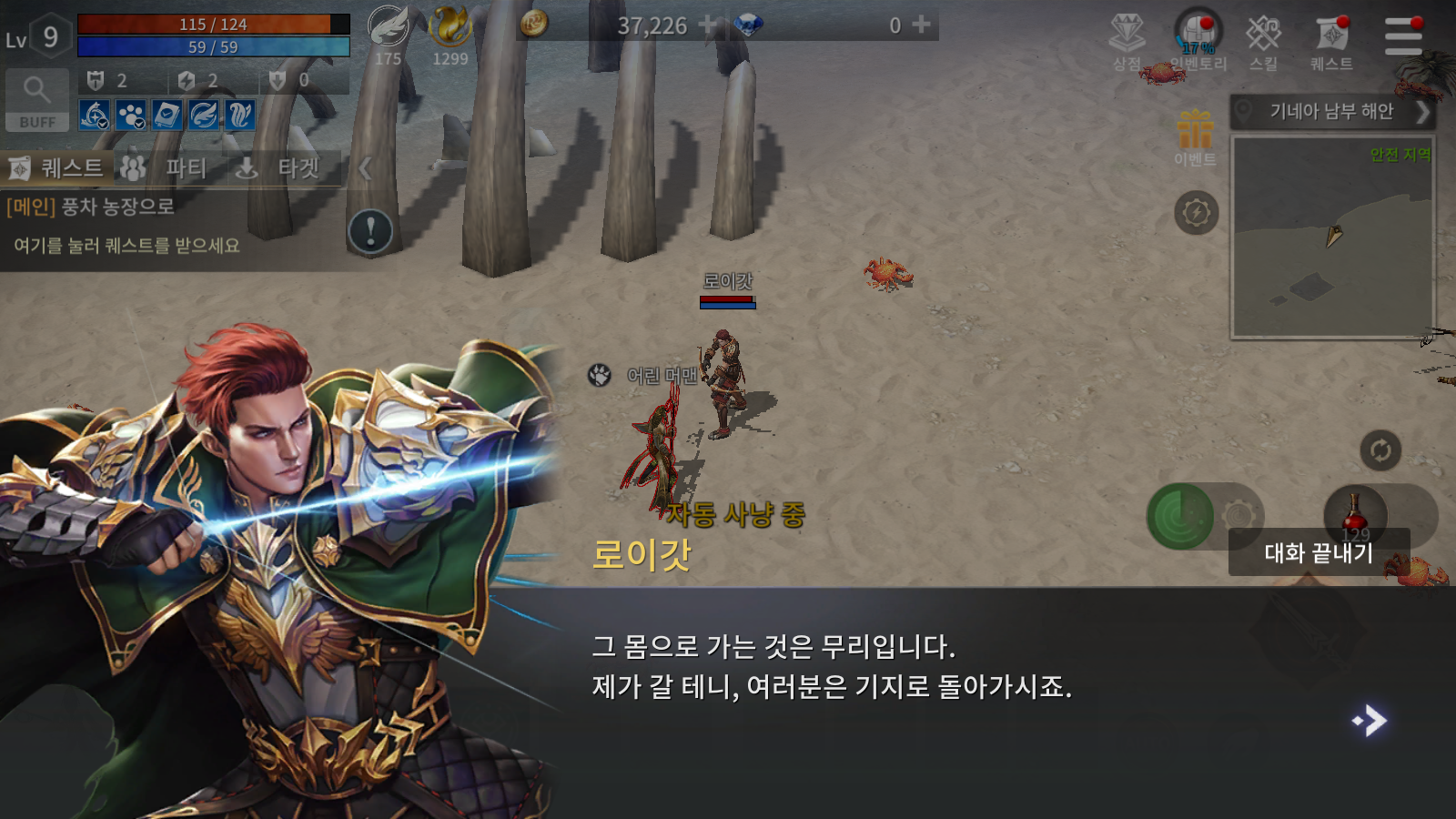Tap the camera rotation arrows icon
The height and width of the screenshot is (819, 1456).
pos(1381,449)
